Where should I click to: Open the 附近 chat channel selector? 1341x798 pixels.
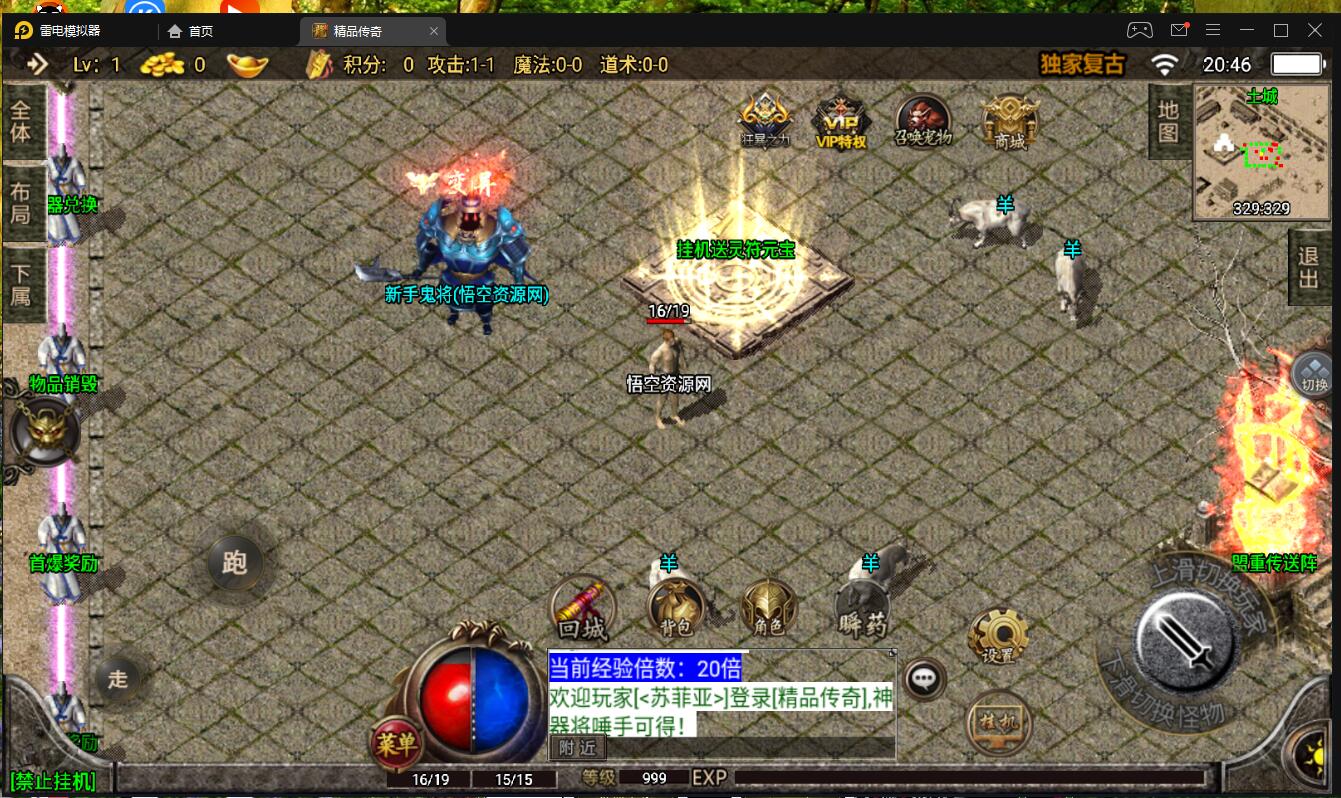click(577, 748)
